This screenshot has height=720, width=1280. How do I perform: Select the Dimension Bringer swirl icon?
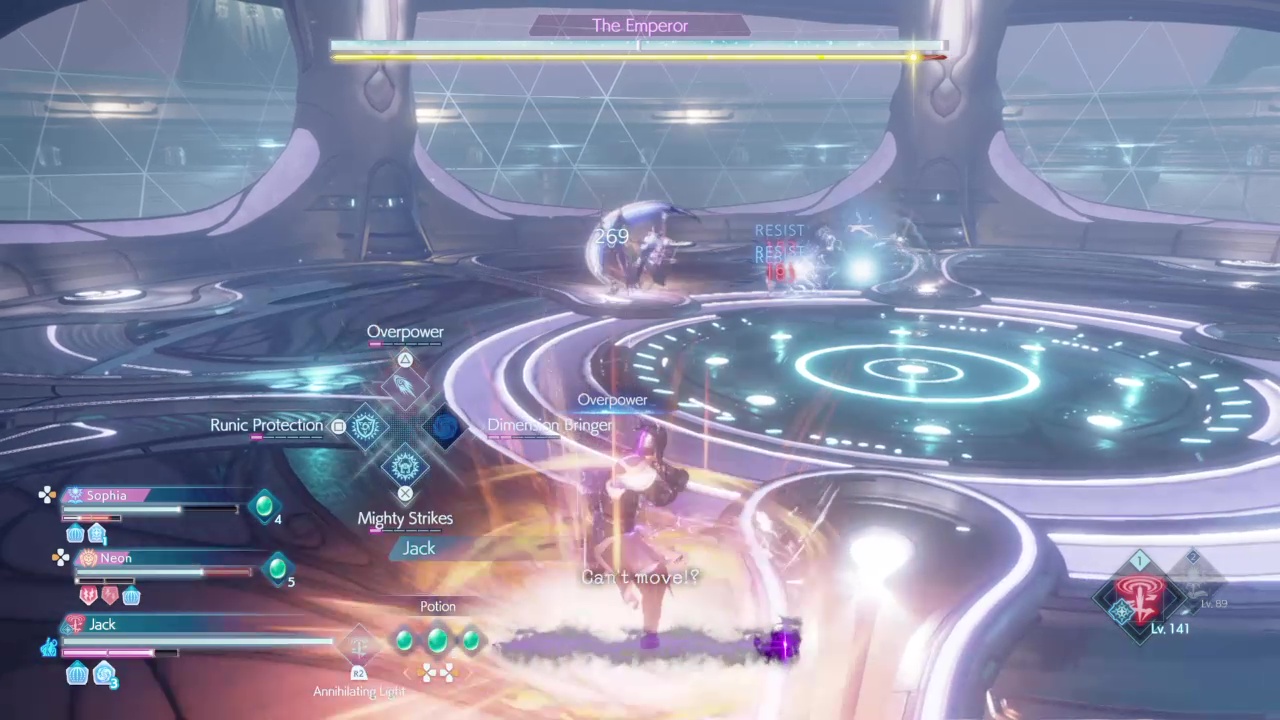pos(445,427)
